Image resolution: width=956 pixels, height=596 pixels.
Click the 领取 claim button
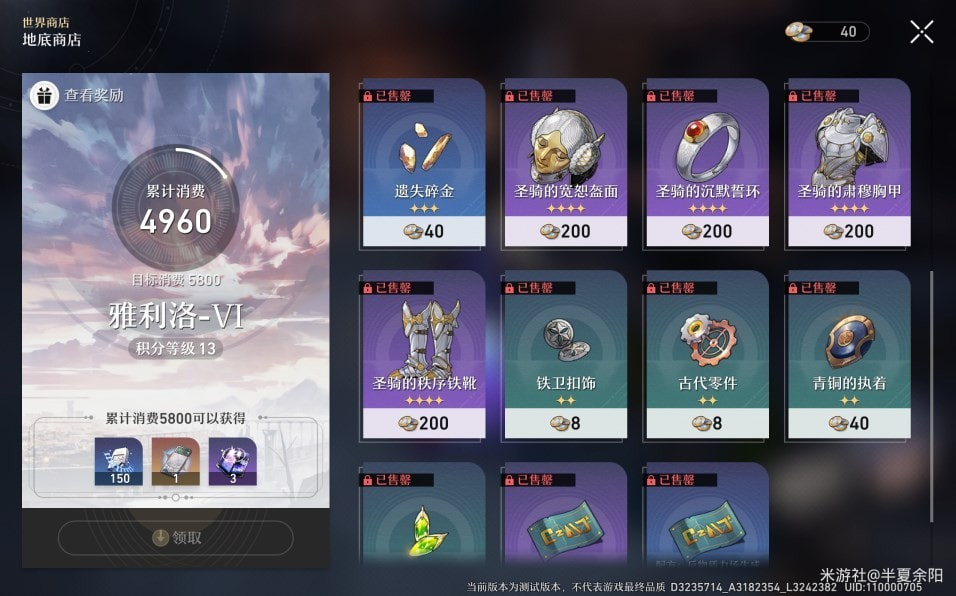pyautogui.click(x=176, y=537)
